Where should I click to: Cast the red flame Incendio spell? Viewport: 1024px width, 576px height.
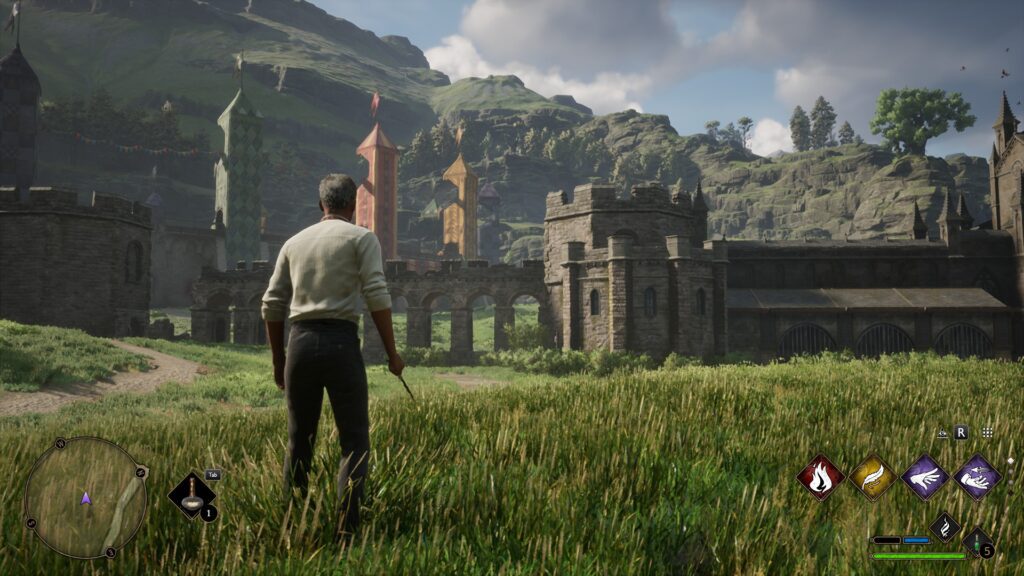tap(821, 477)
